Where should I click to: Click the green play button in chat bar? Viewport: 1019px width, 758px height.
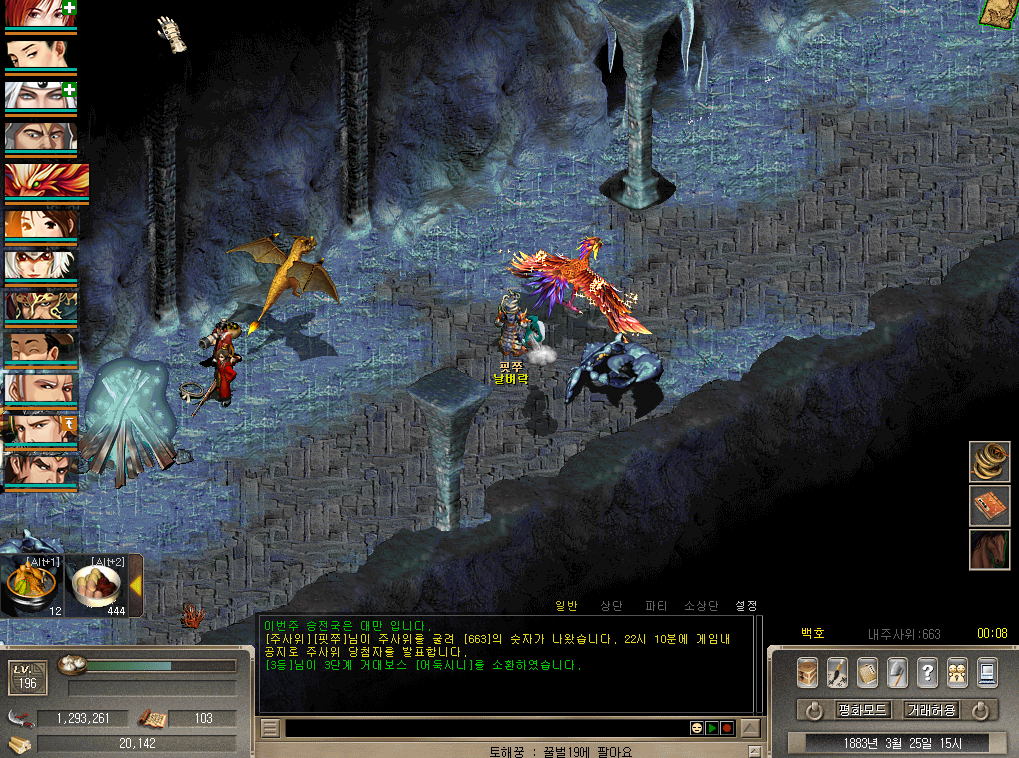click(712, 728)
